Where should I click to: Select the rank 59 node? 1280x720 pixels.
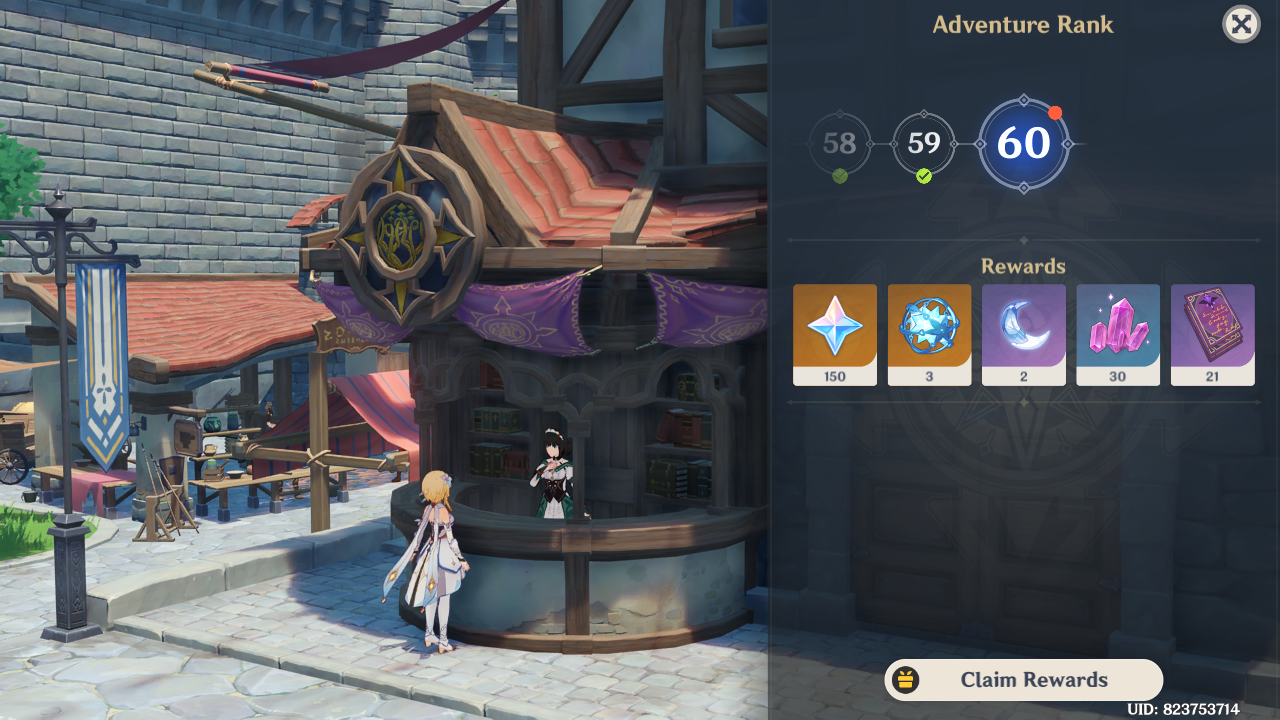tap(924, 142)
